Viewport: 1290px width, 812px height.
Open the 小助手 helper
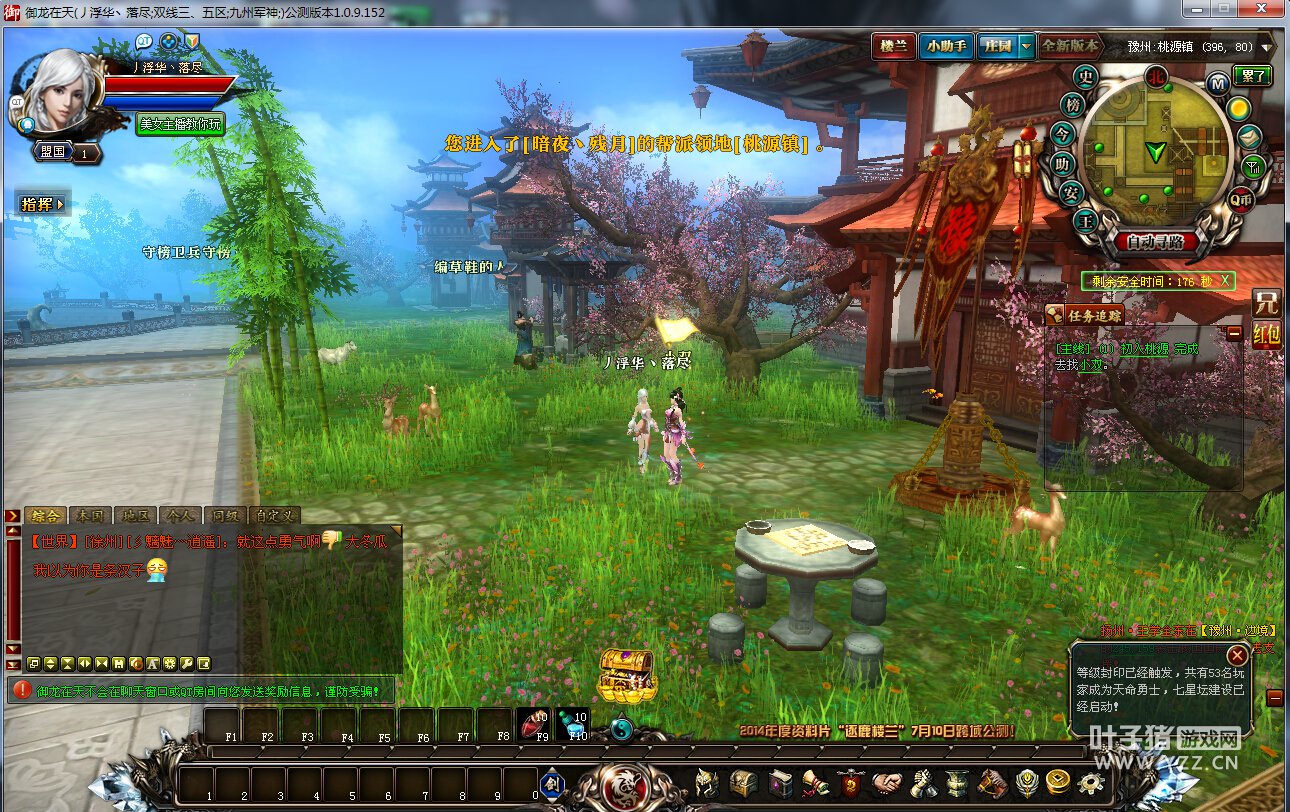tap(945, 46)
